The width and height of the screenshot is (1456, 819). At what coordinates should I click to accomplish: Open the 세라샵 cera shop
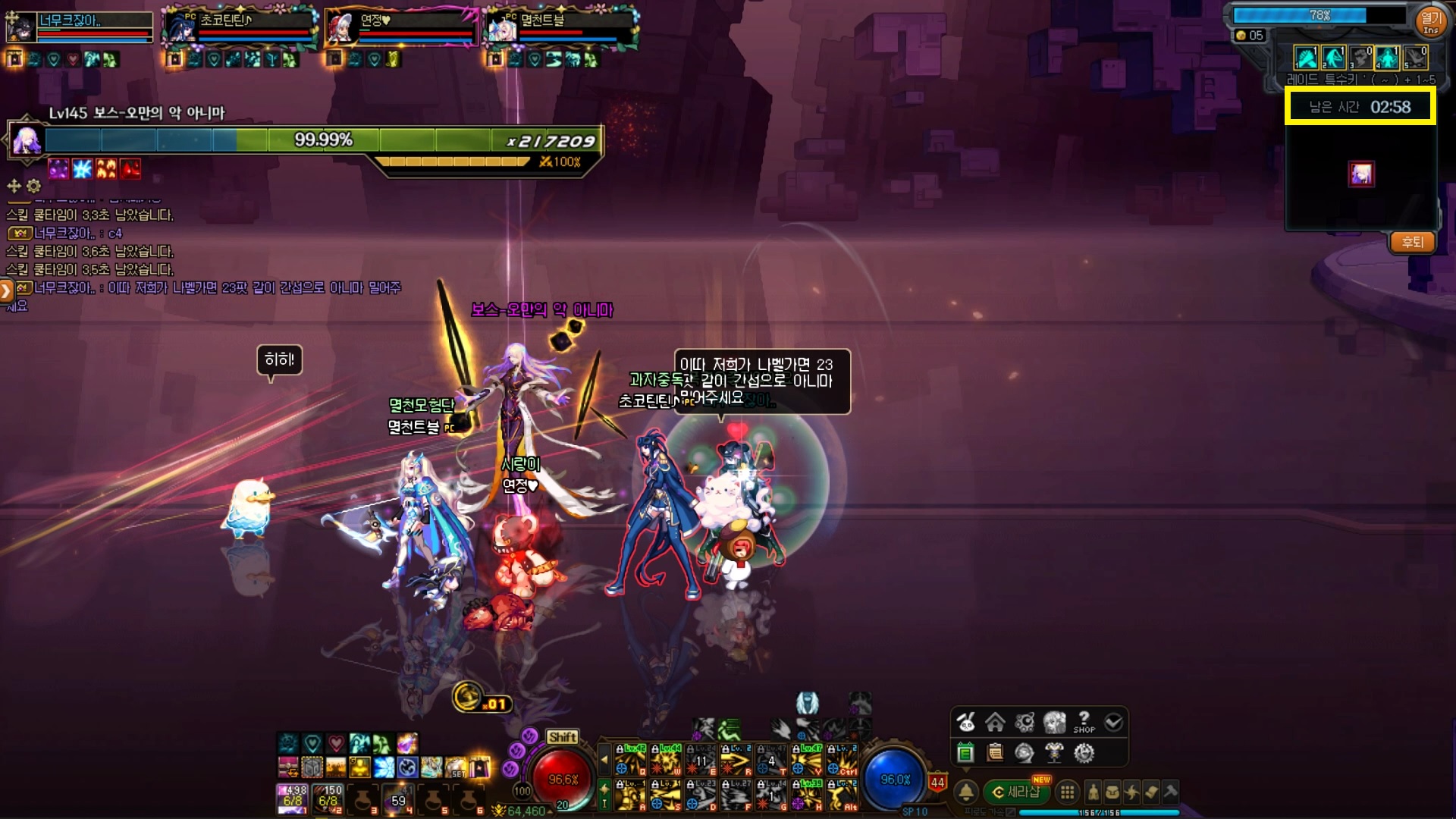[x=1018, y=792]
